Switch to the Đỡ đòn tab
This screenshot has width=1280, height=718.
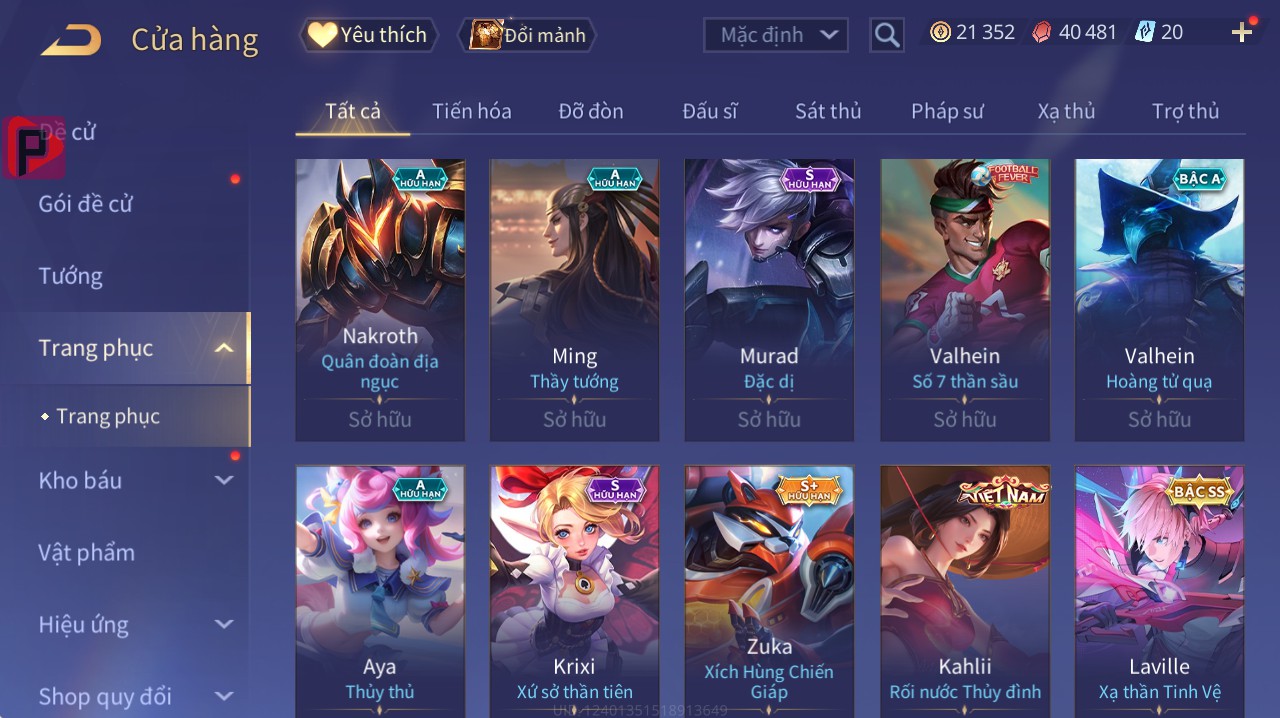coord(590,111)
